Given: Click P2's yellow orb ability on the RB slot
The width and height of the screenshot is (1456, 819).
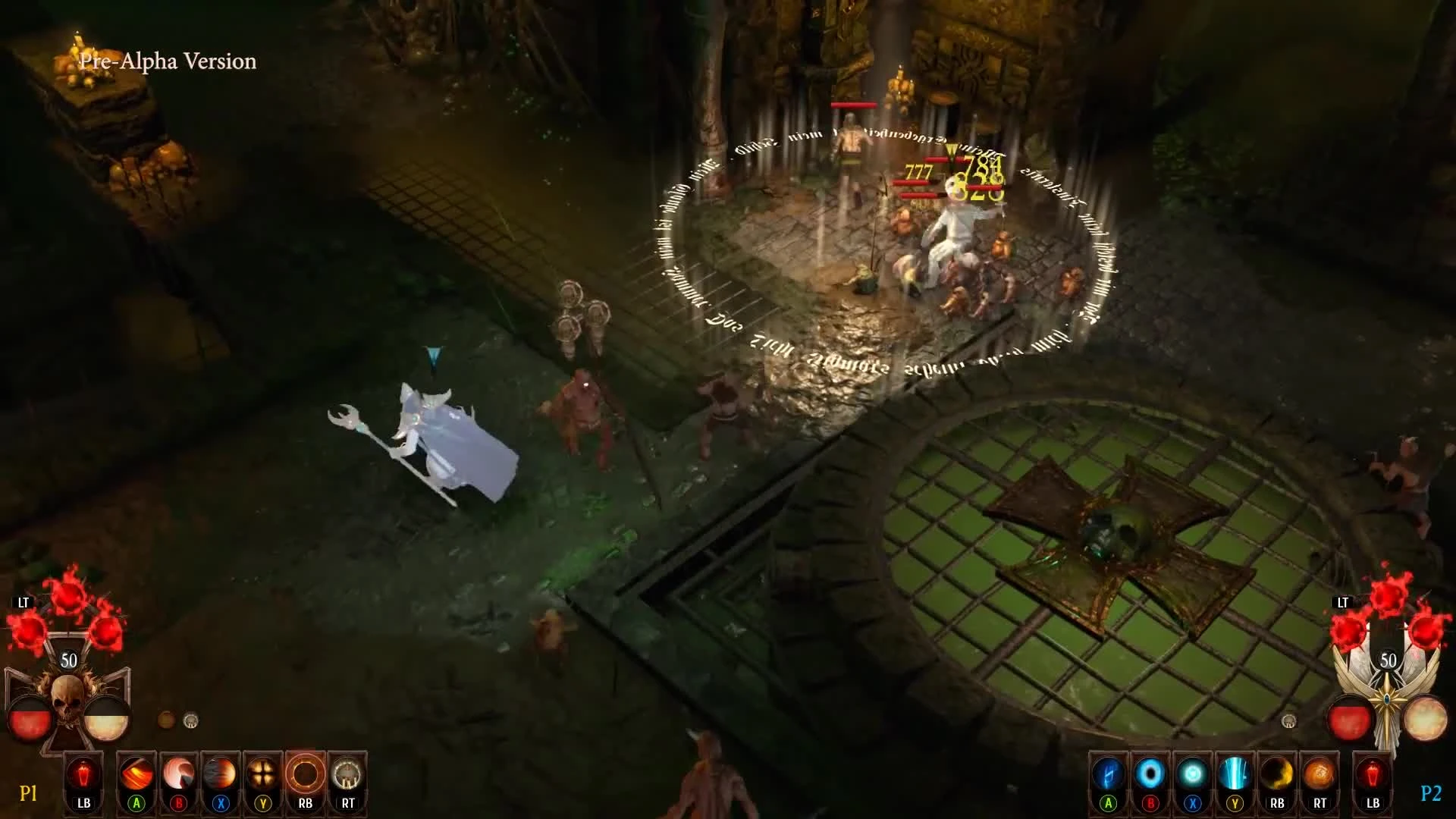Looking at the screenshot, I should [x=1277, y=772].
